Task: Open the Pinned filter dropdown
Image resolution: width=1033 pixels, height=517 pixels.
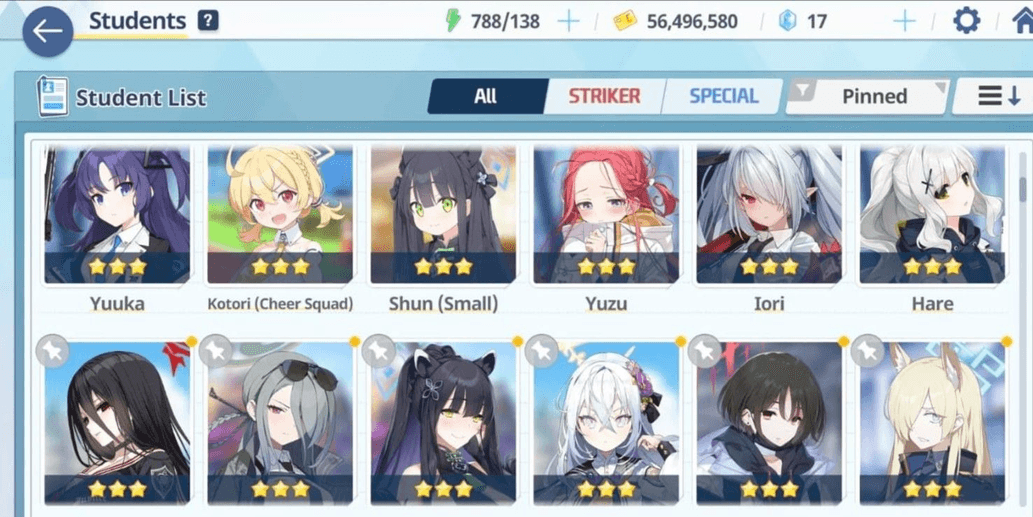Action: pos(868,97)
